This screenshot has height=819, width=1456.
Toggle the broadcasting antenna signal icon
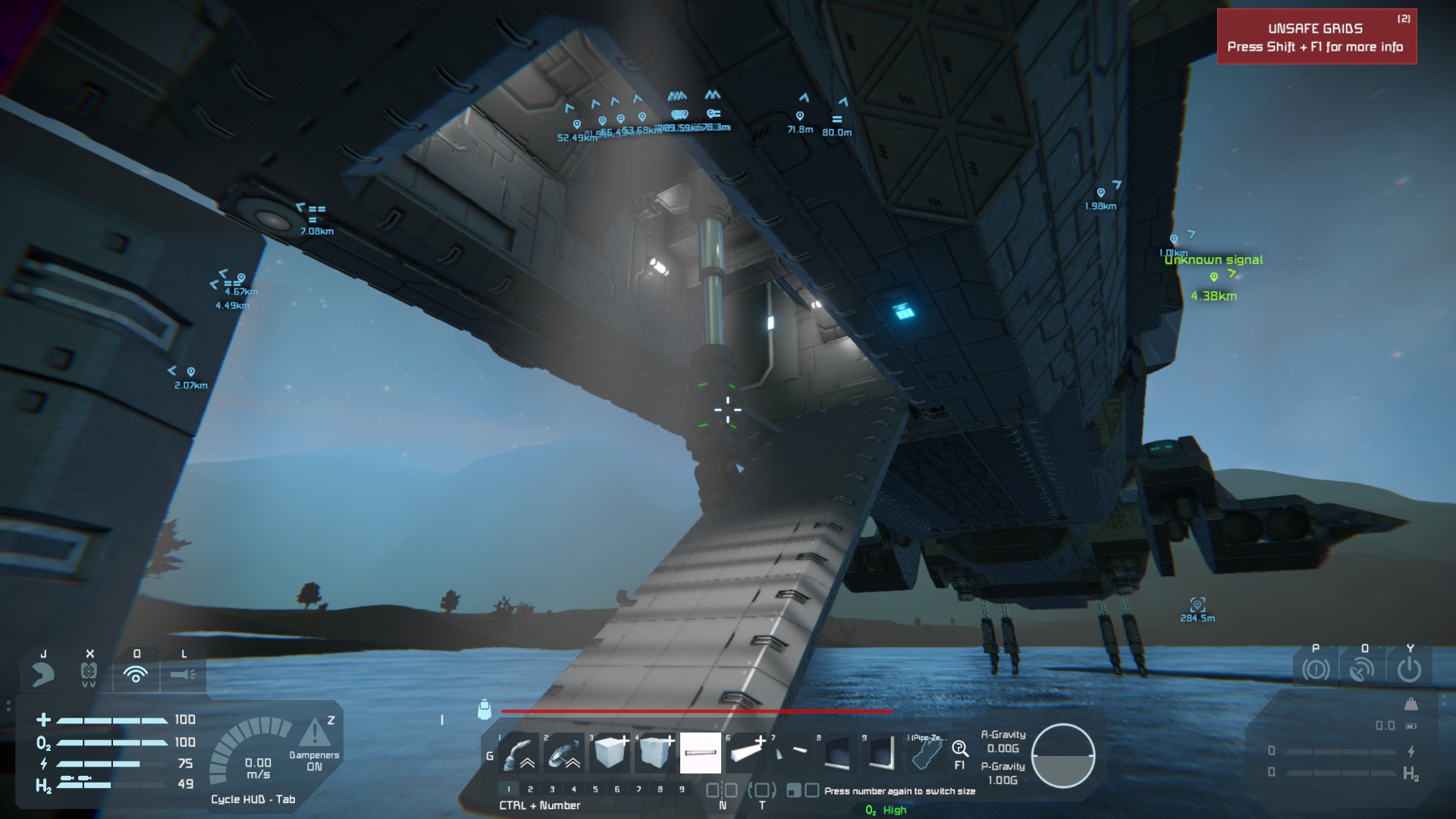[x=136, y=673]
